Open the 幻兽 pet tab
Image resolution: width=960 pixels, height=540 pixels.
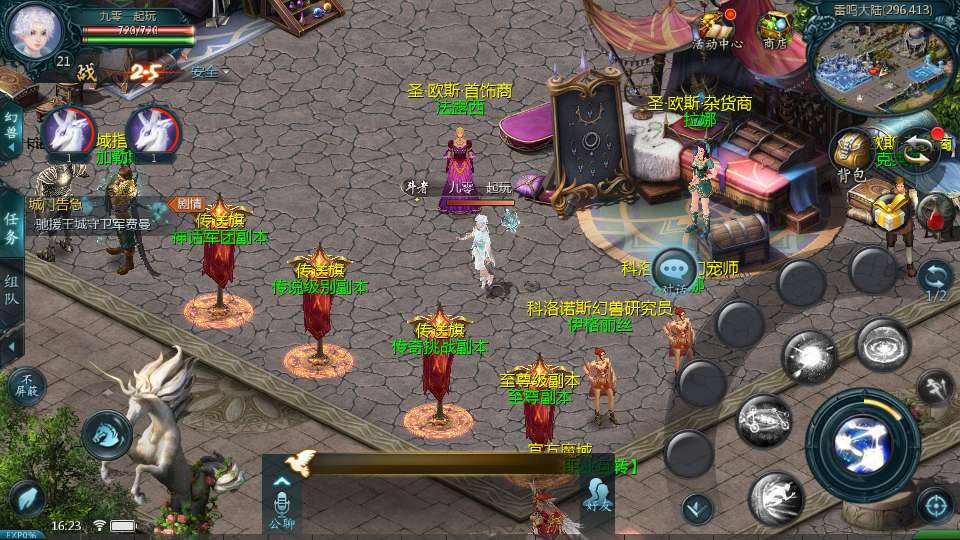click(x=11, y=126)
